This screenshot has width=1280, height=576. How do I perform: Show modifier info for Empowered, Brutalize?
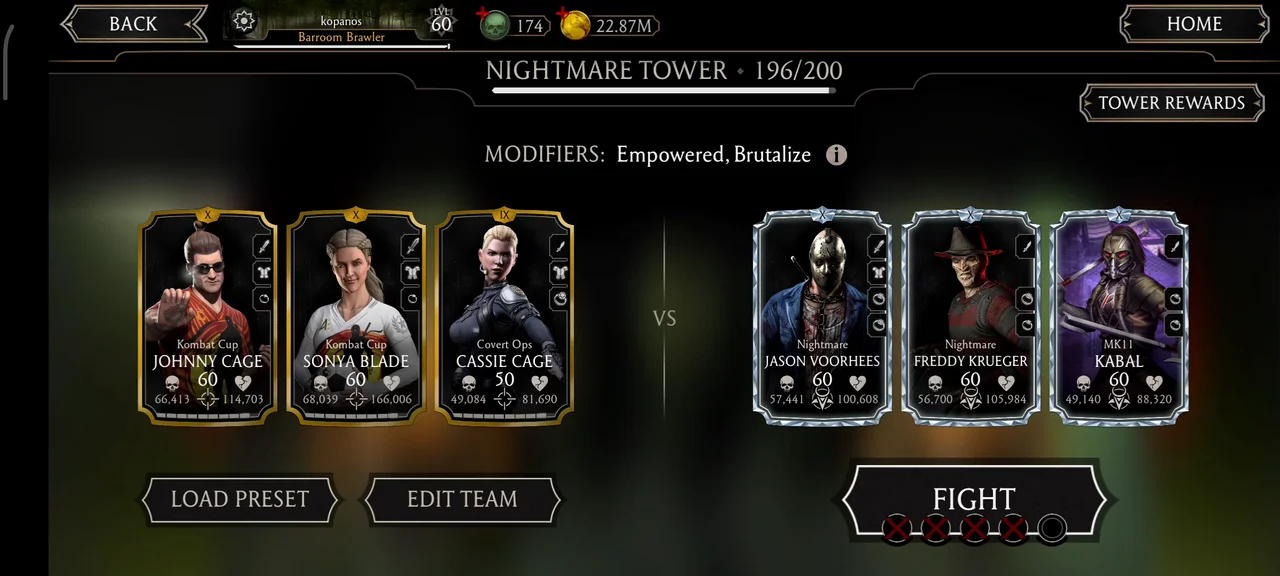tap(836, 155)
